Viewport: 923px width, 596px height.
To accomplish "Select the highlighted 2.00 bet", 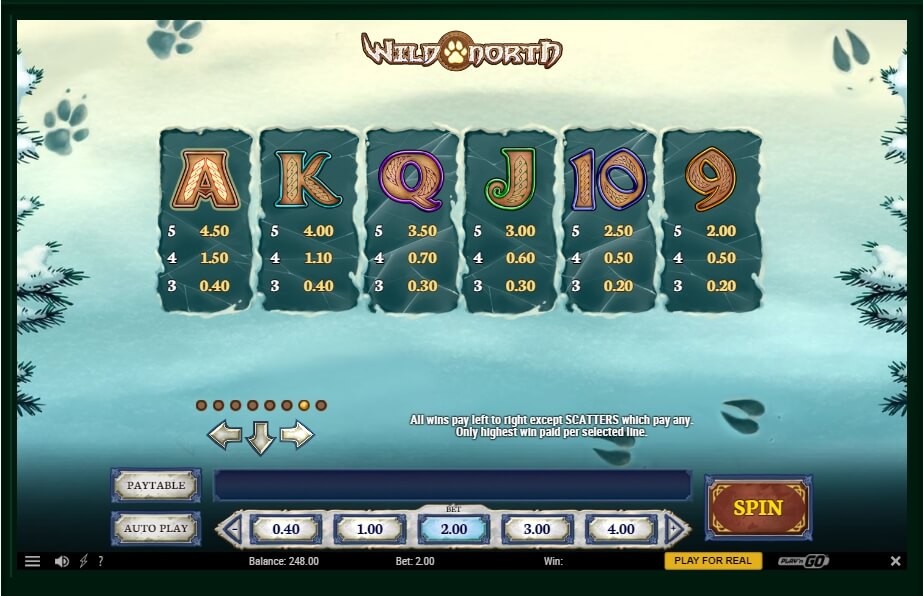I will coord(453,529).
